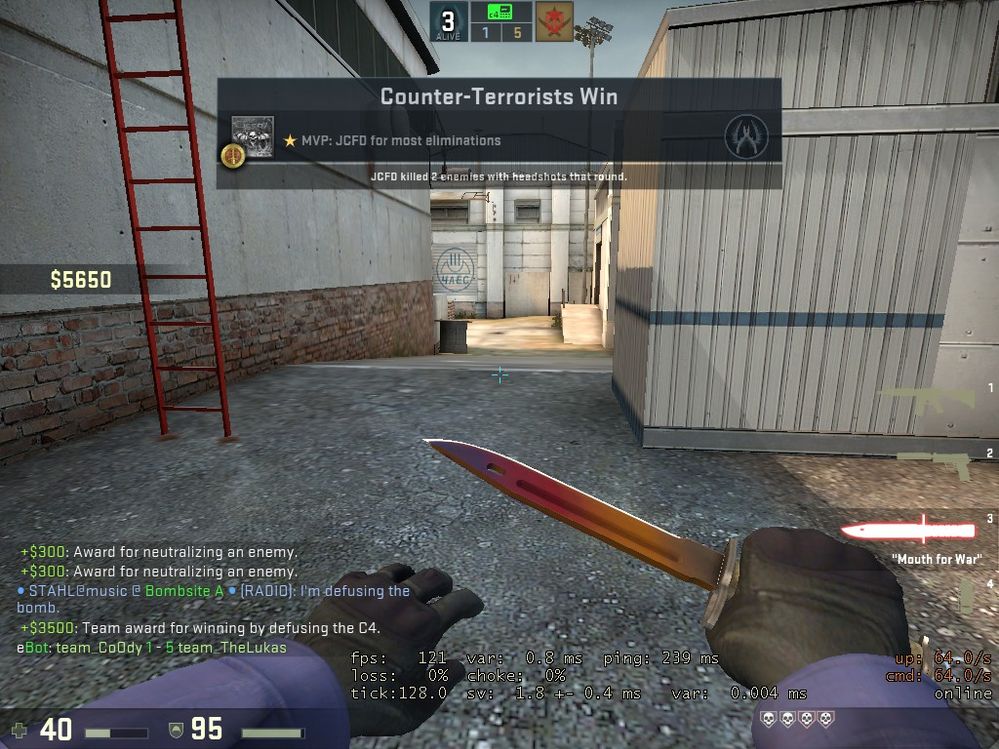Select the "Mouth for War" bayonet knife
Screen dimensions: 999x749
[x=908, y=530]
